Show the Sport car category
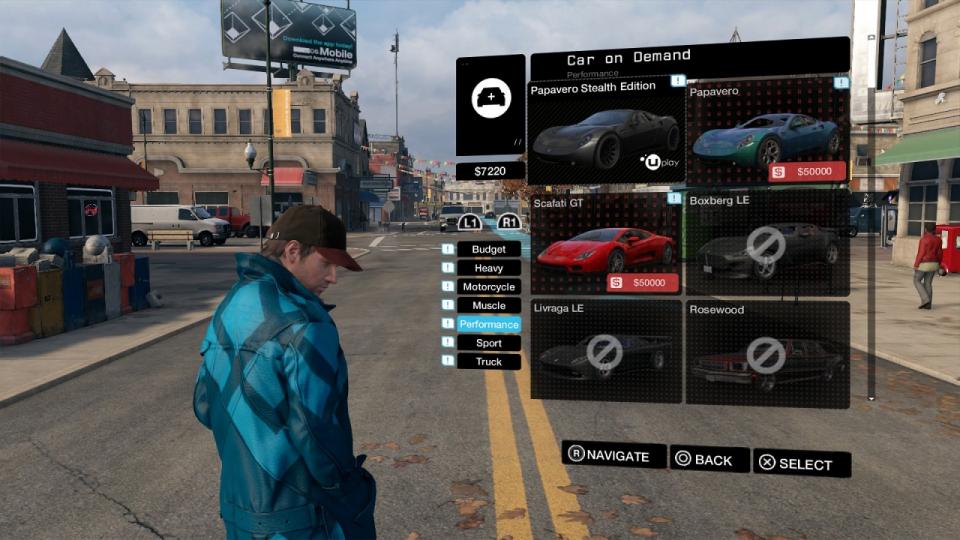This screenshot has height=540, width=960. point(489,343)
